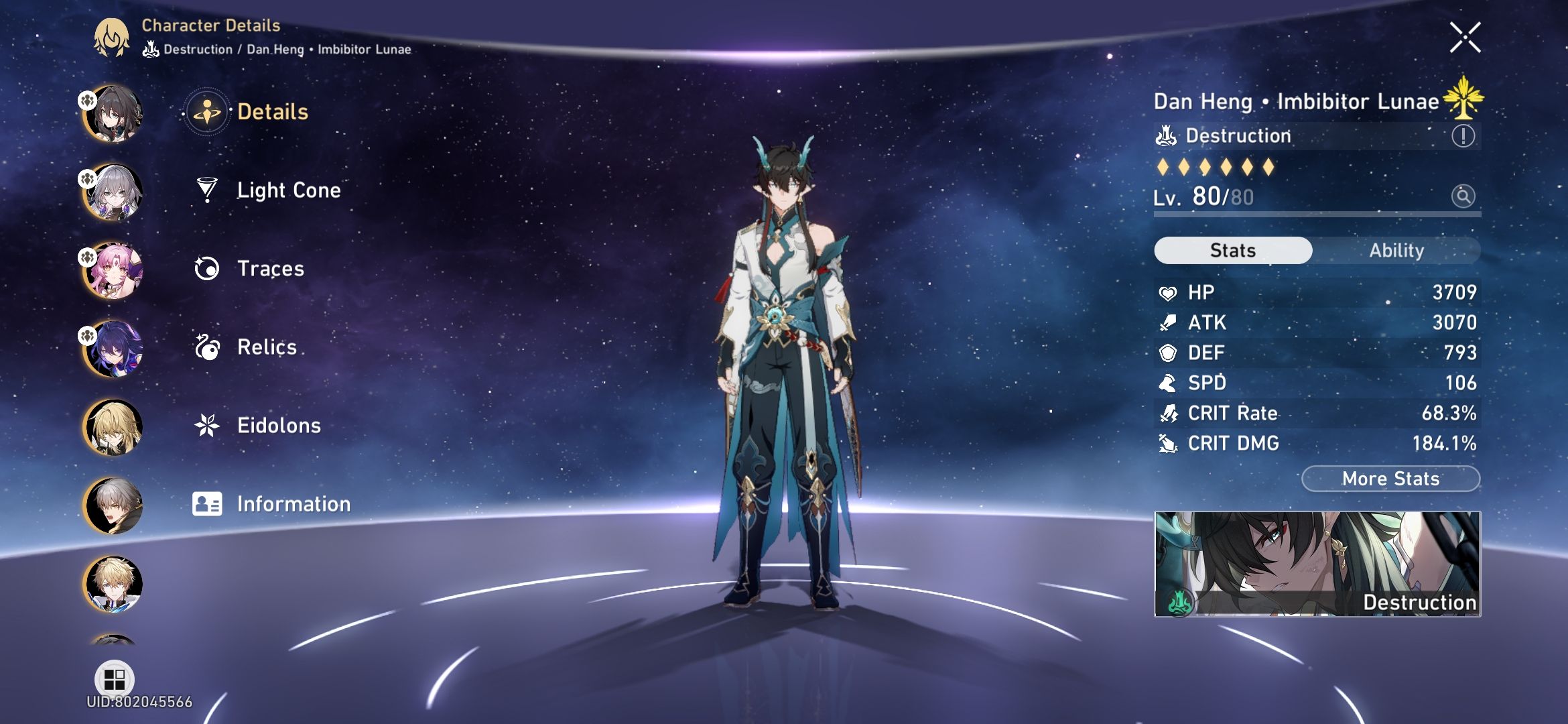The height and width of the screenshot is (724, 1568).
Task: Open the Eidolons snowflake icon
Action: [x=208, y=425]
